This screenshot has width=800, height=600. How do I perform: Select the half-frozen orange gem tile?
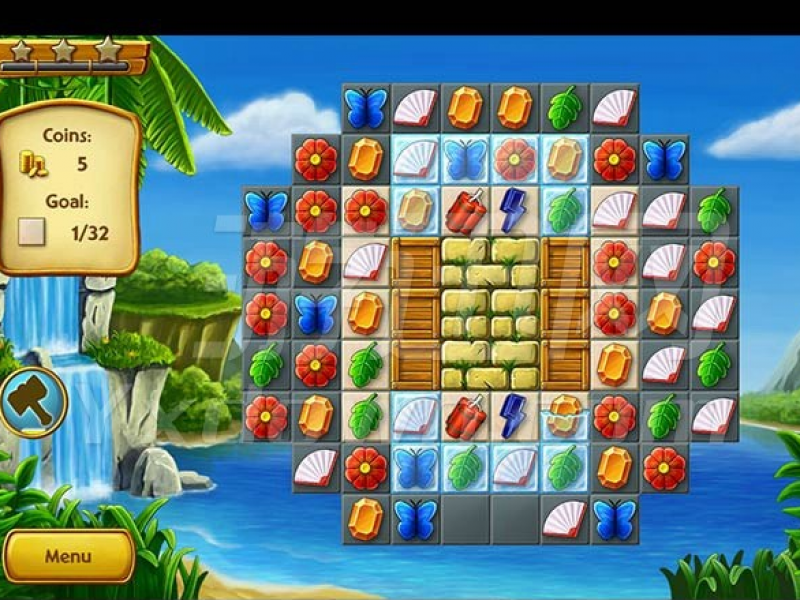[565, 415]
